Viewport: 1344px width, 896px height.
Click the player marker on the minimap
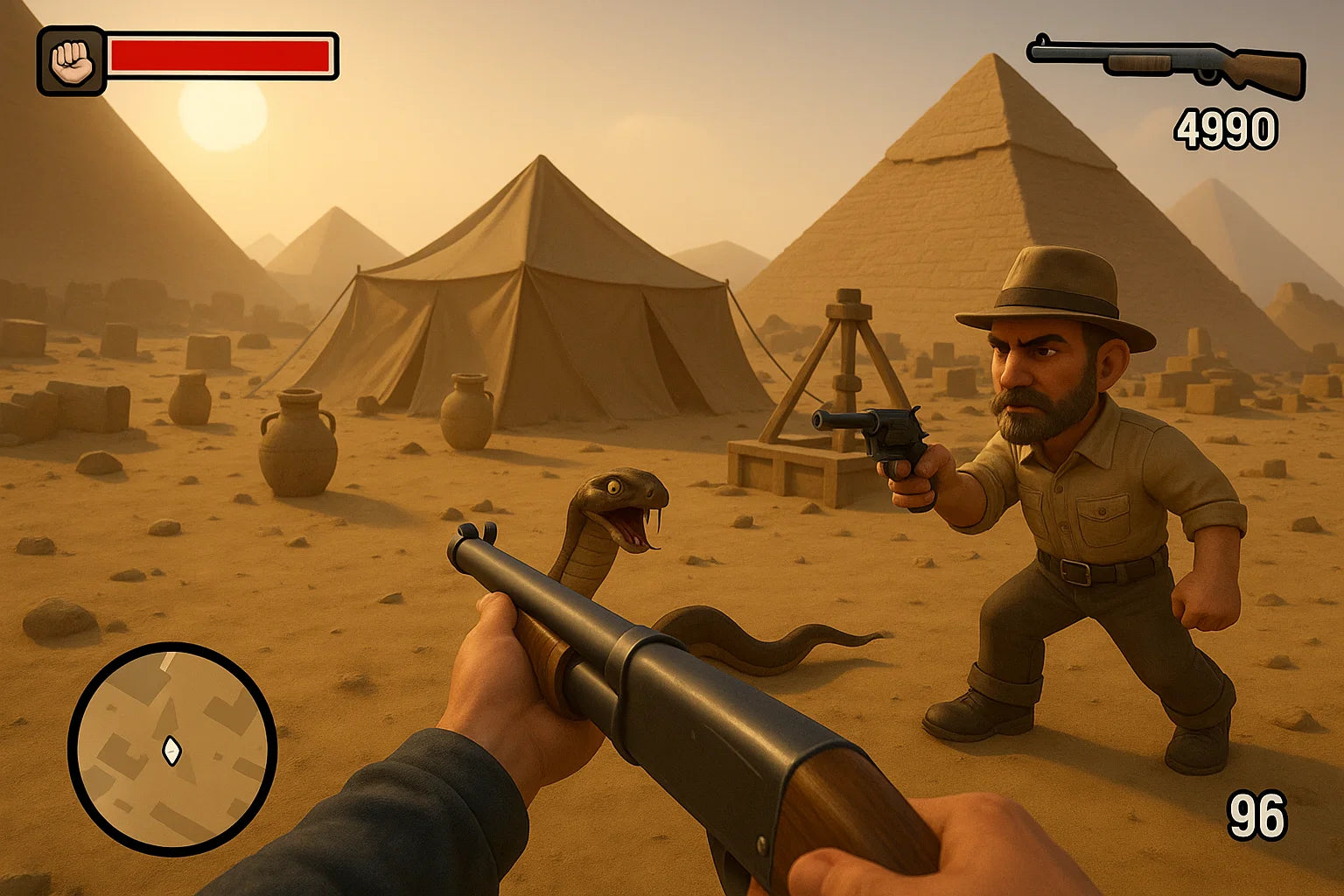tap(171, 750)
